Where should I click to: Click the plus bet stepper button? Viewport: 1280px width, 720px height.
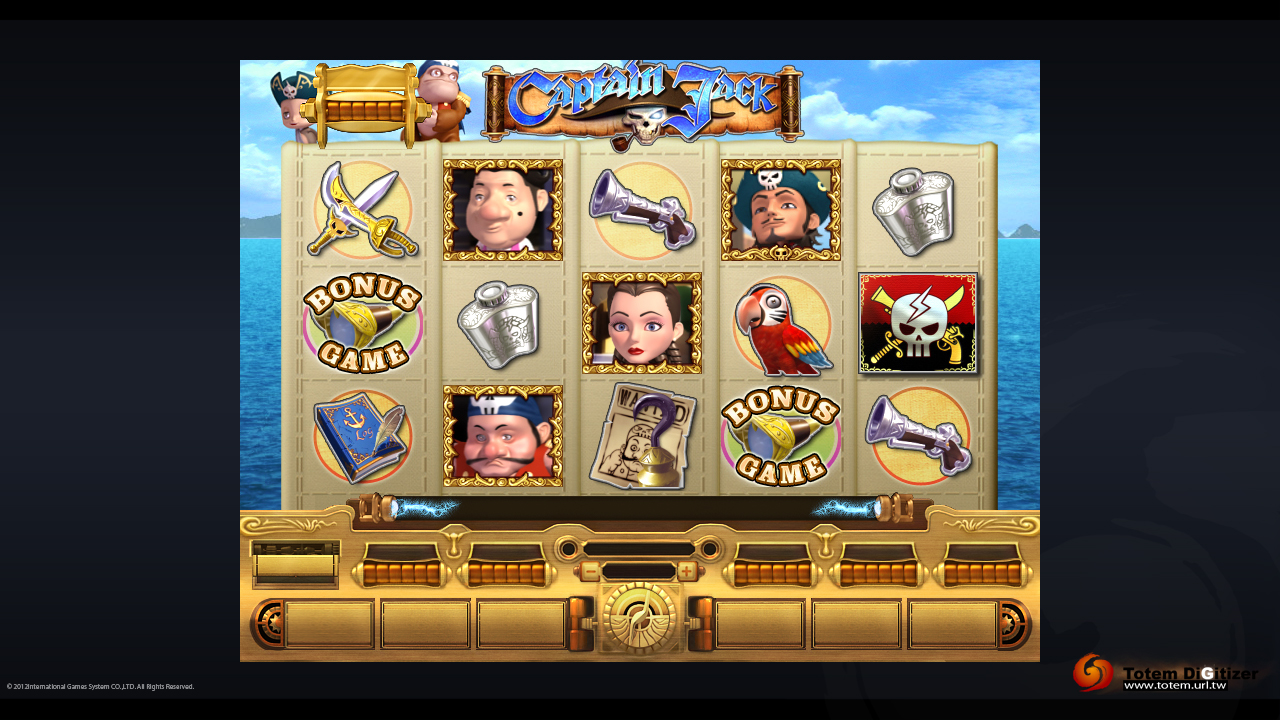click(687, 572)
